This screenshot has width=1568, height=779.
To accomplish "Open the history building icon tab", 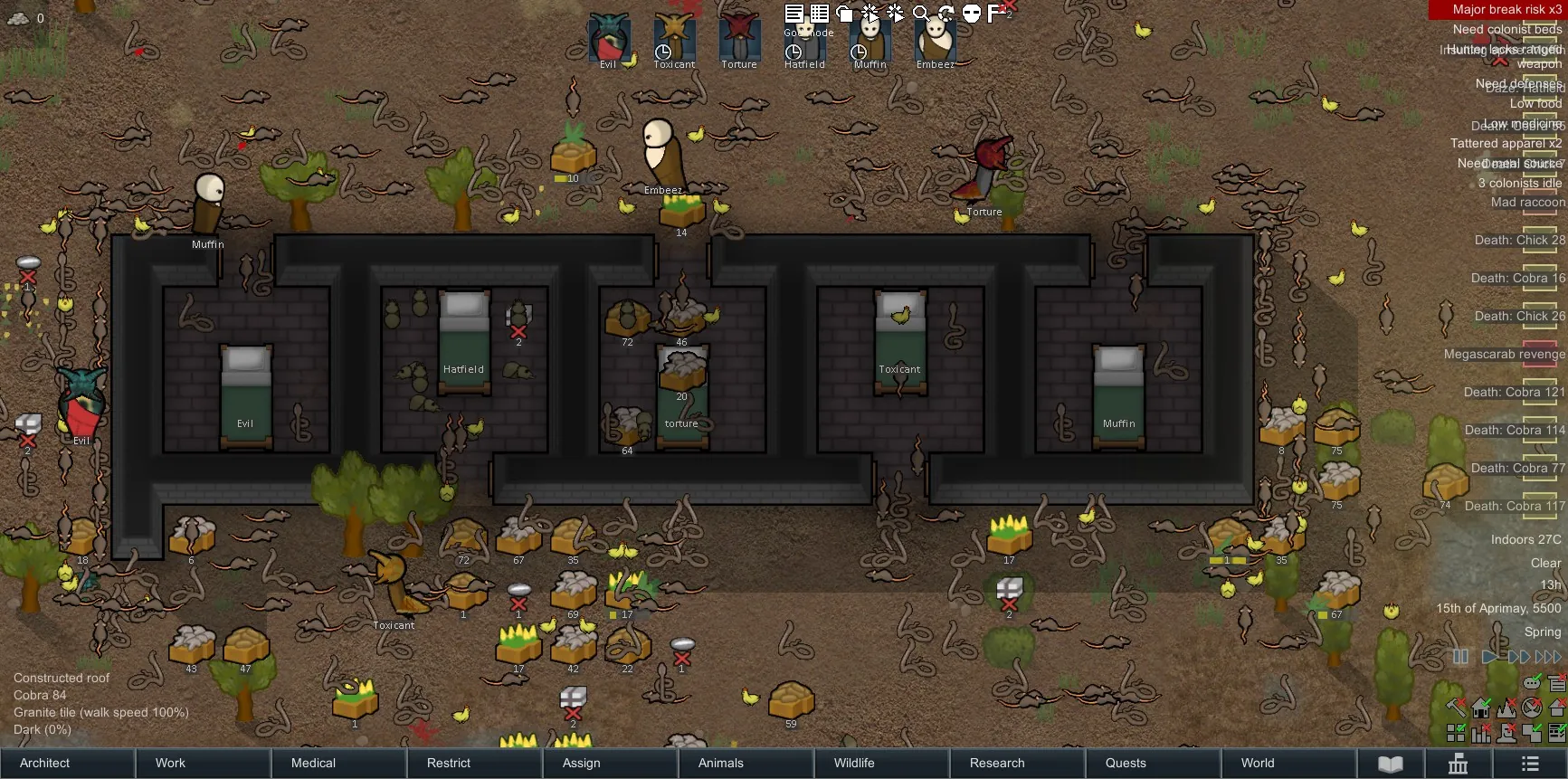I will point(1459,764).
